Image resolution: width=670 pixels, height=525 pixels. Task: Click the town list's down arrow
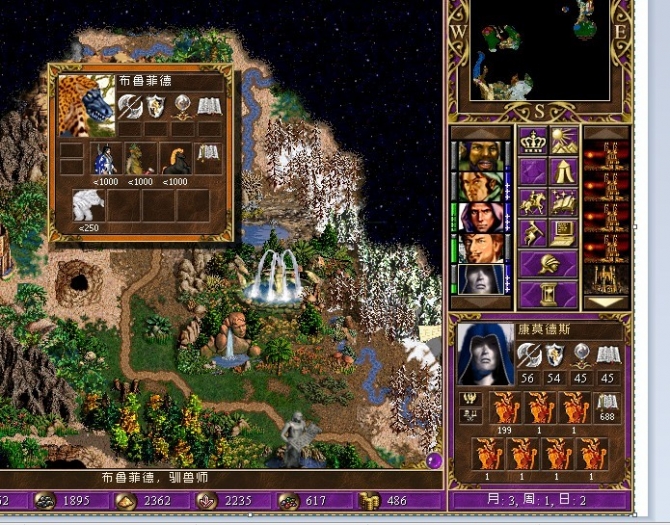(605, 301)
